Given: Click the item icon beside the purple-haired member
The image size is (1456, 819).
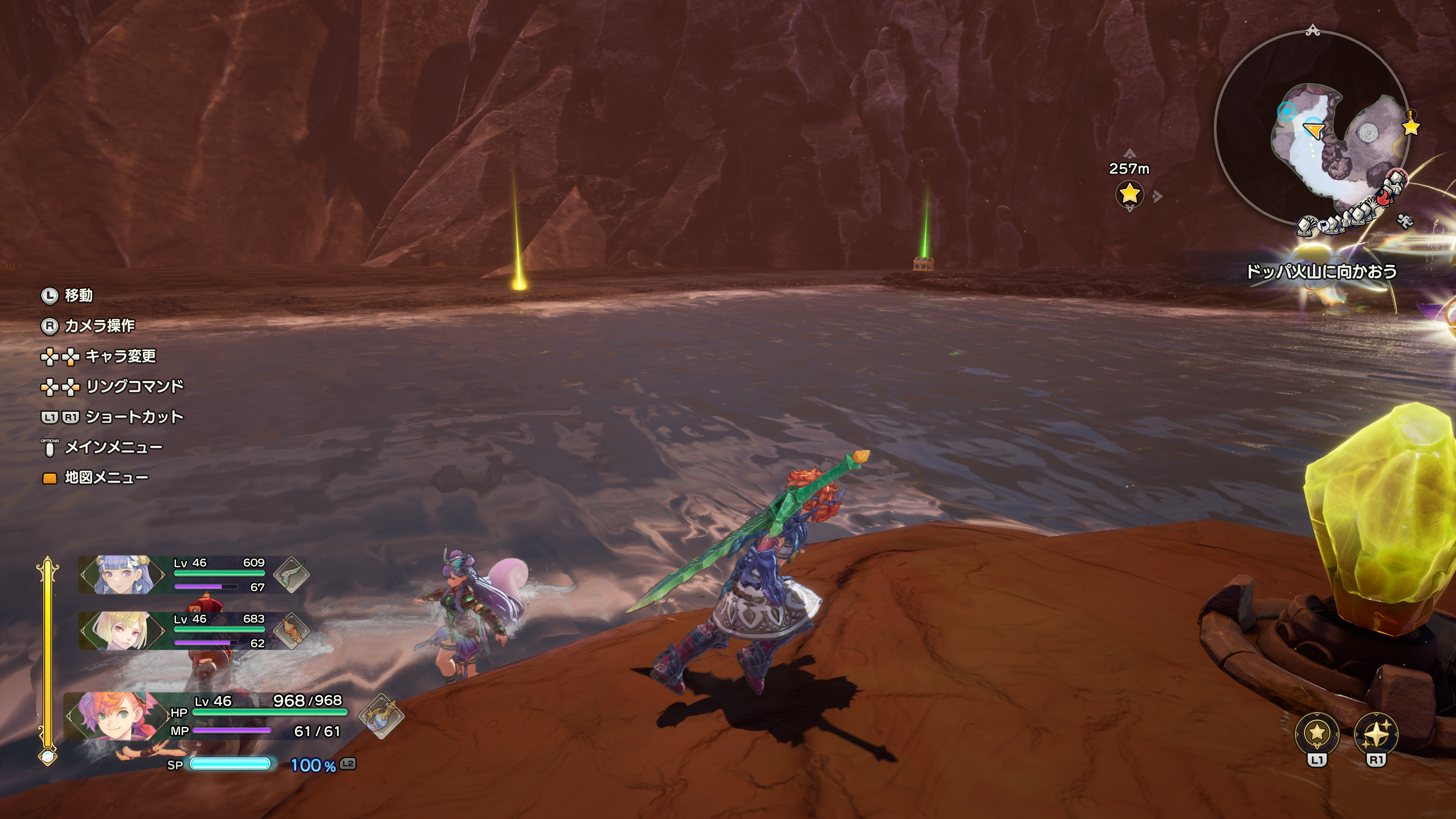Looking at the screenshot, I should (x=292, y=574).
